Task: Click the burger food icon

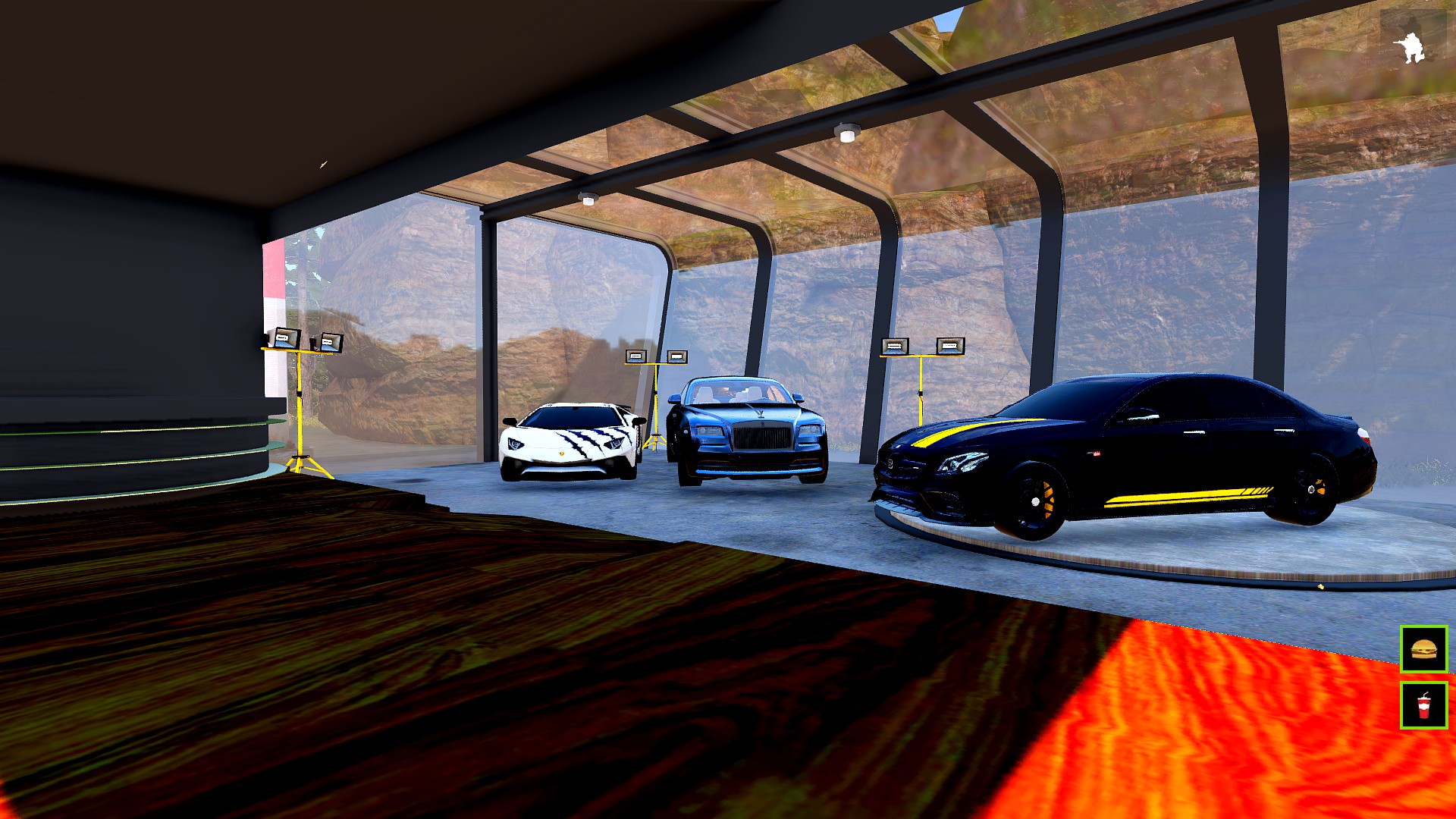Action: (x=1423, y=649)
